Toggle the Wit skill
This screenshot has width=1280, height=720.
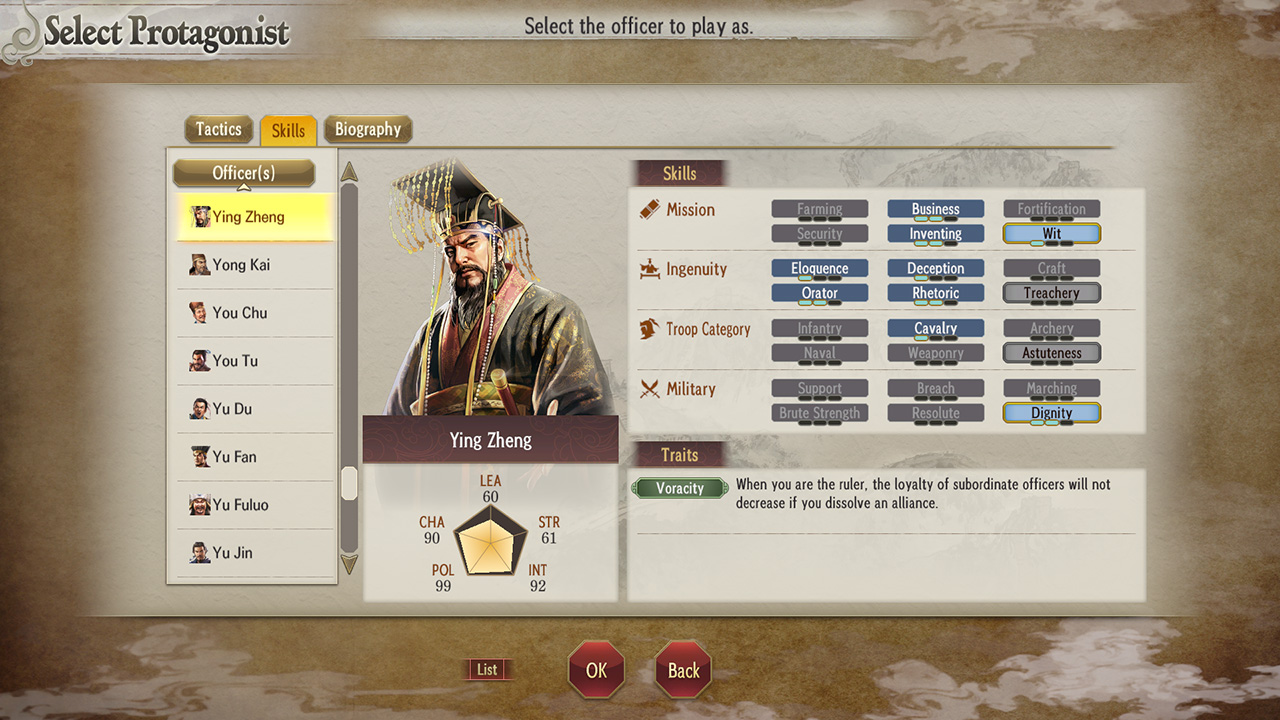point(1051,233)
